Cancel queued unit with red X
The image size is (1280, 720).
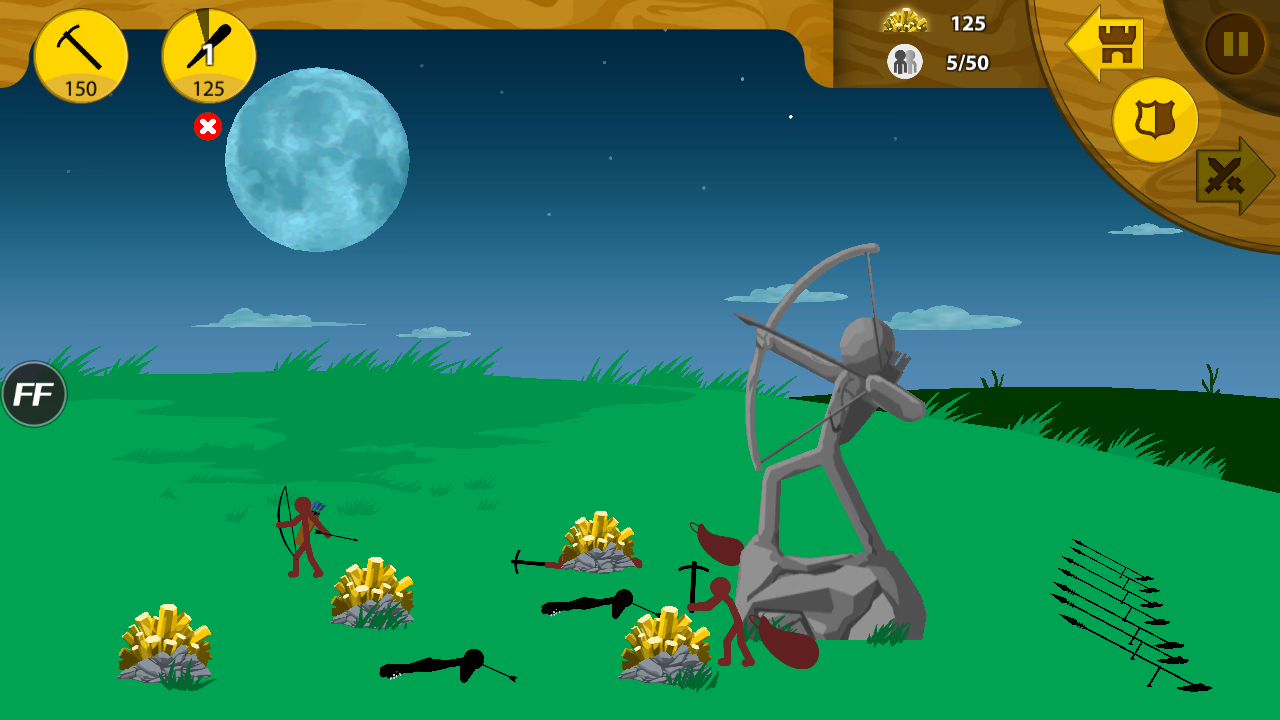click(x=207, y=127)
